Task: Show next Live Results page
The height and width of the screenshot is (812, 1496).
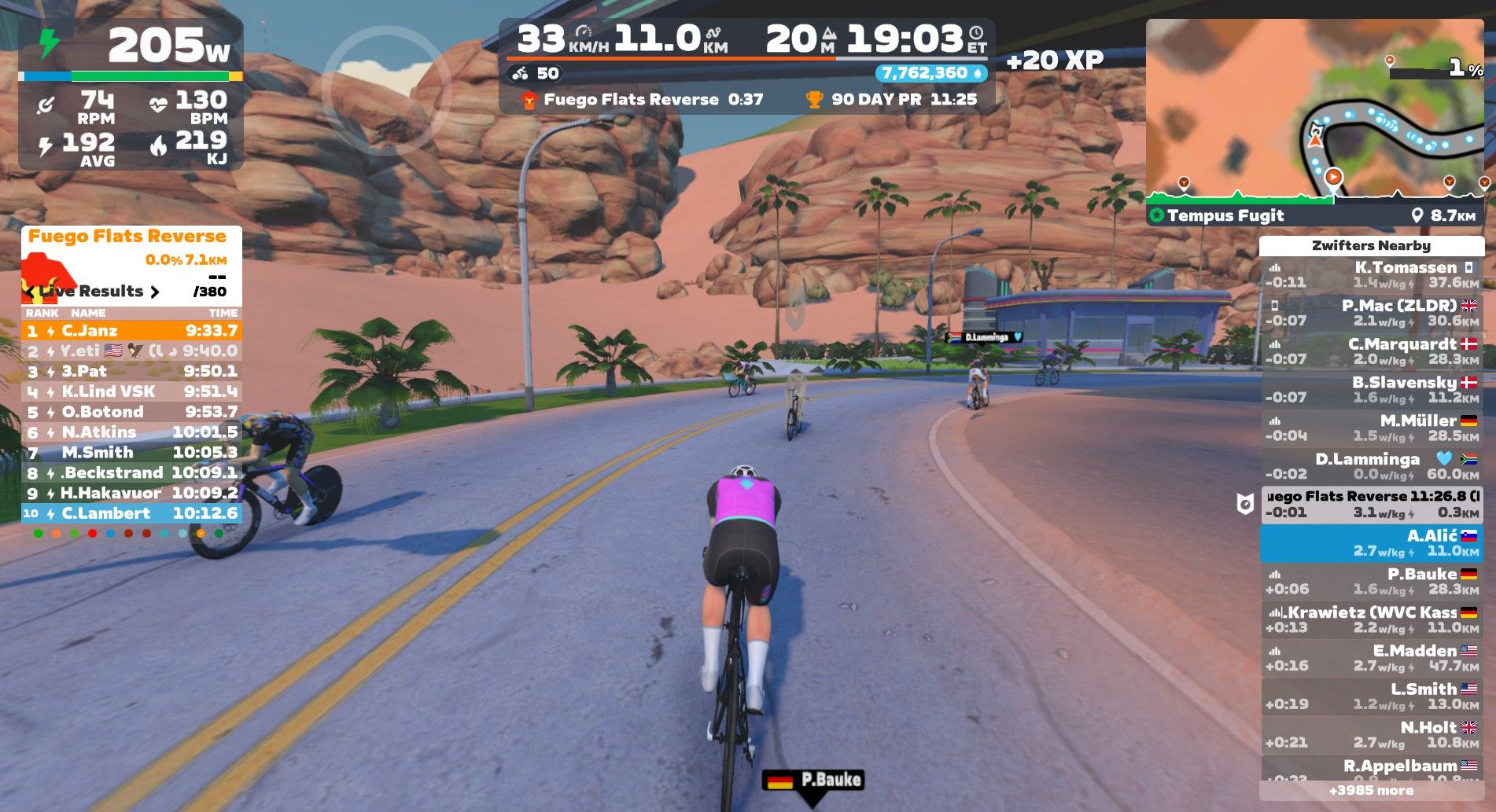Action: (155, 292)
